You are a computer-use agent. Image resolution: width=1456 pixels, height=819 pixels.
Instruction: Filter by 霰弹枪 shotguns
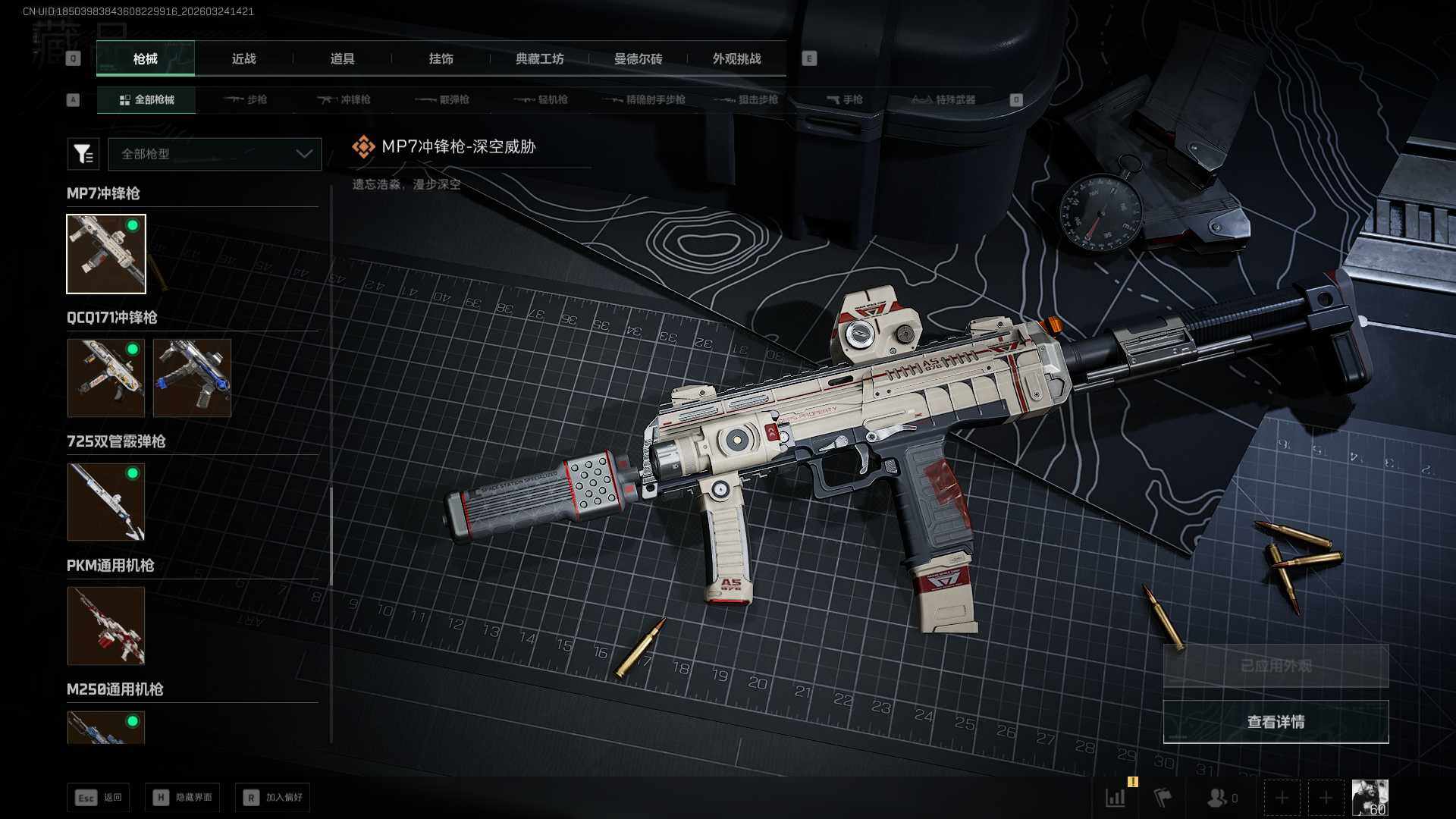(443, 100)
